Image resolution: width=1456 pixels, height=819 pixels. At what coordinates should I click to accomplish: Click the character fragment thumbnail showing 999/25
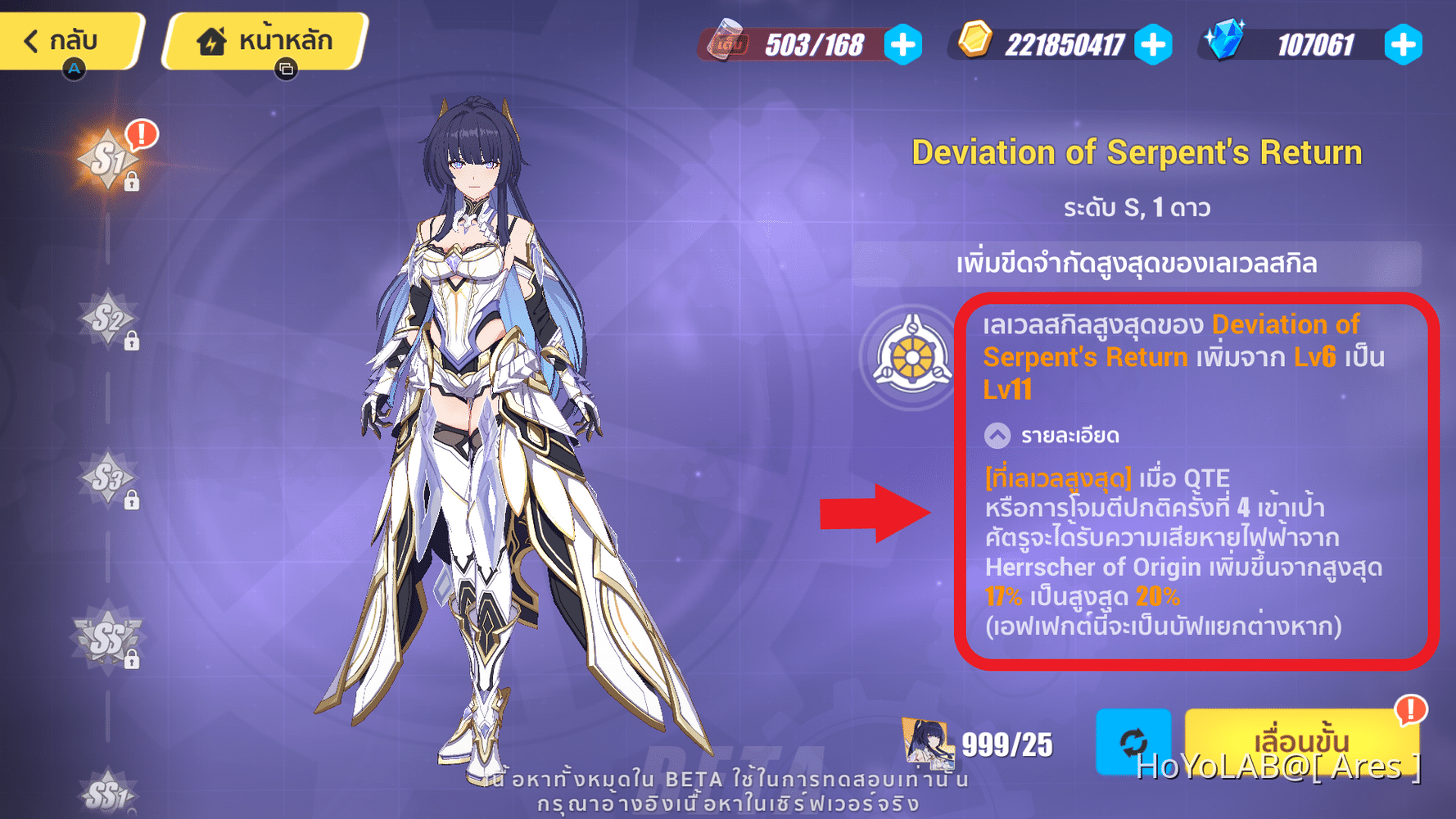pyautogui.click(x=928, y=744)
